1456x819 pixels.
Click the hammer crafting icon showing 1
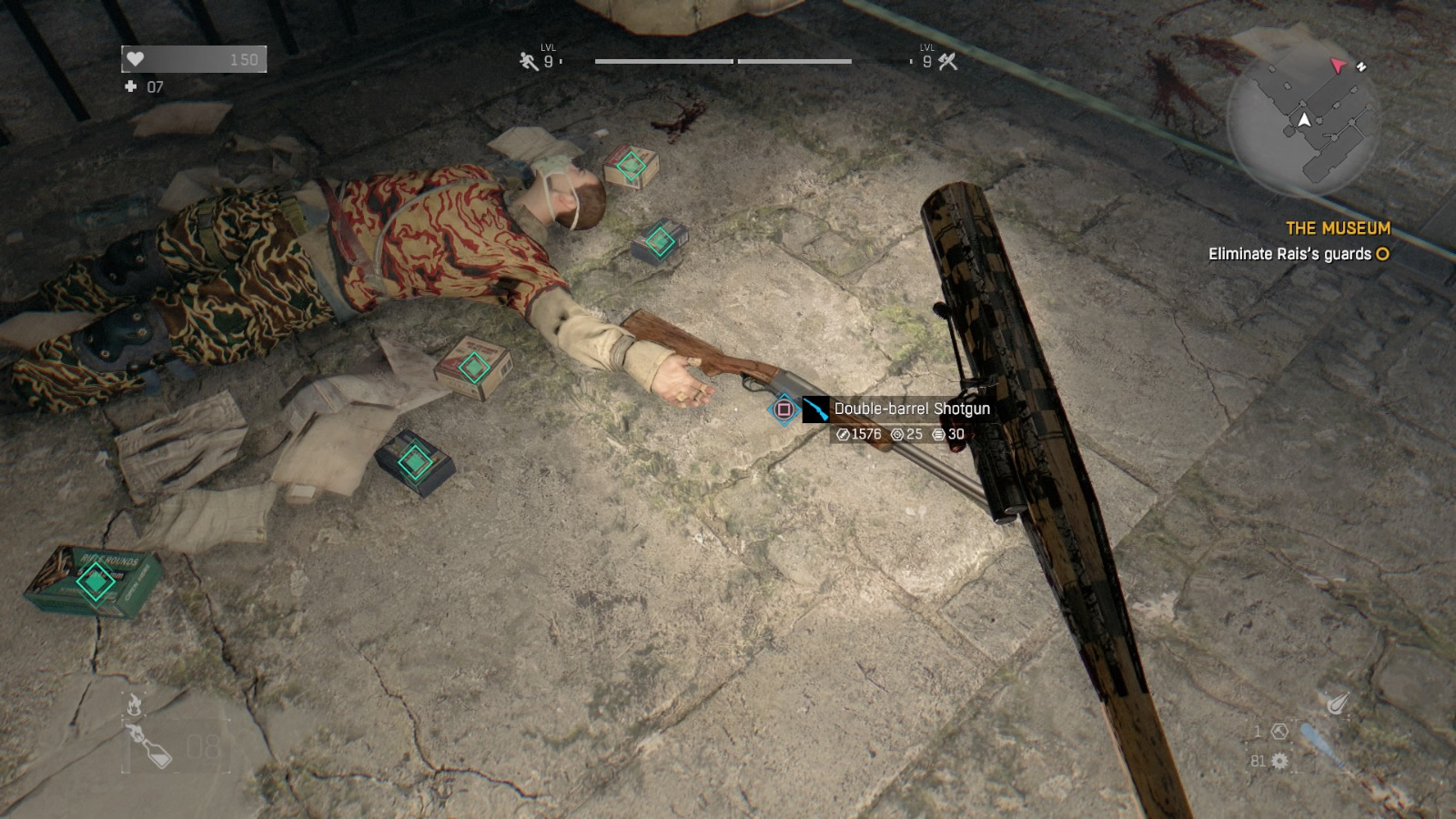[1278, 731]
